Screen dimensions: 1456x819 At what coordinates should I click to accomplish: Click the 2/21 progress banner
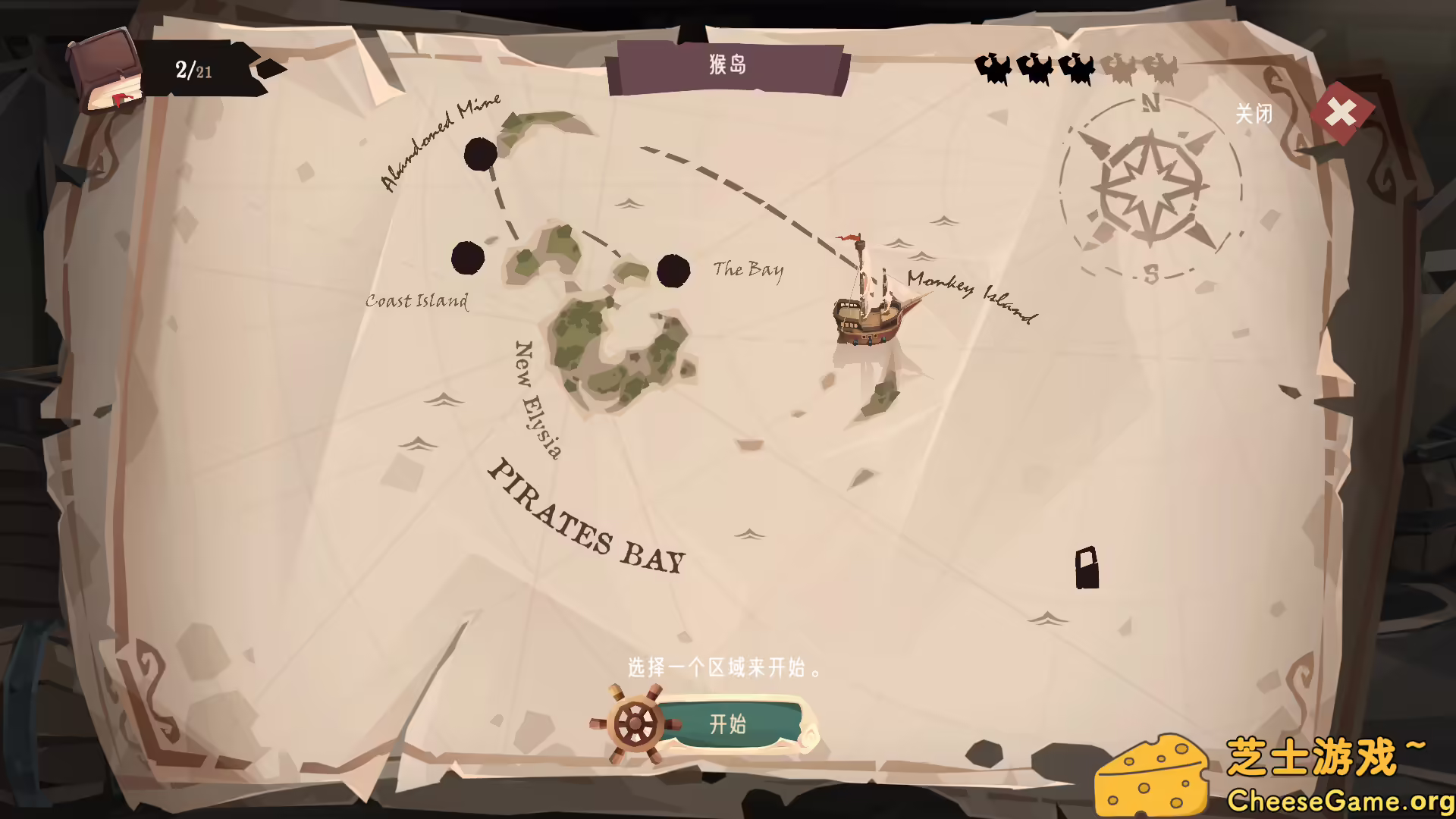pyautogui.click(x=193, y=71)
